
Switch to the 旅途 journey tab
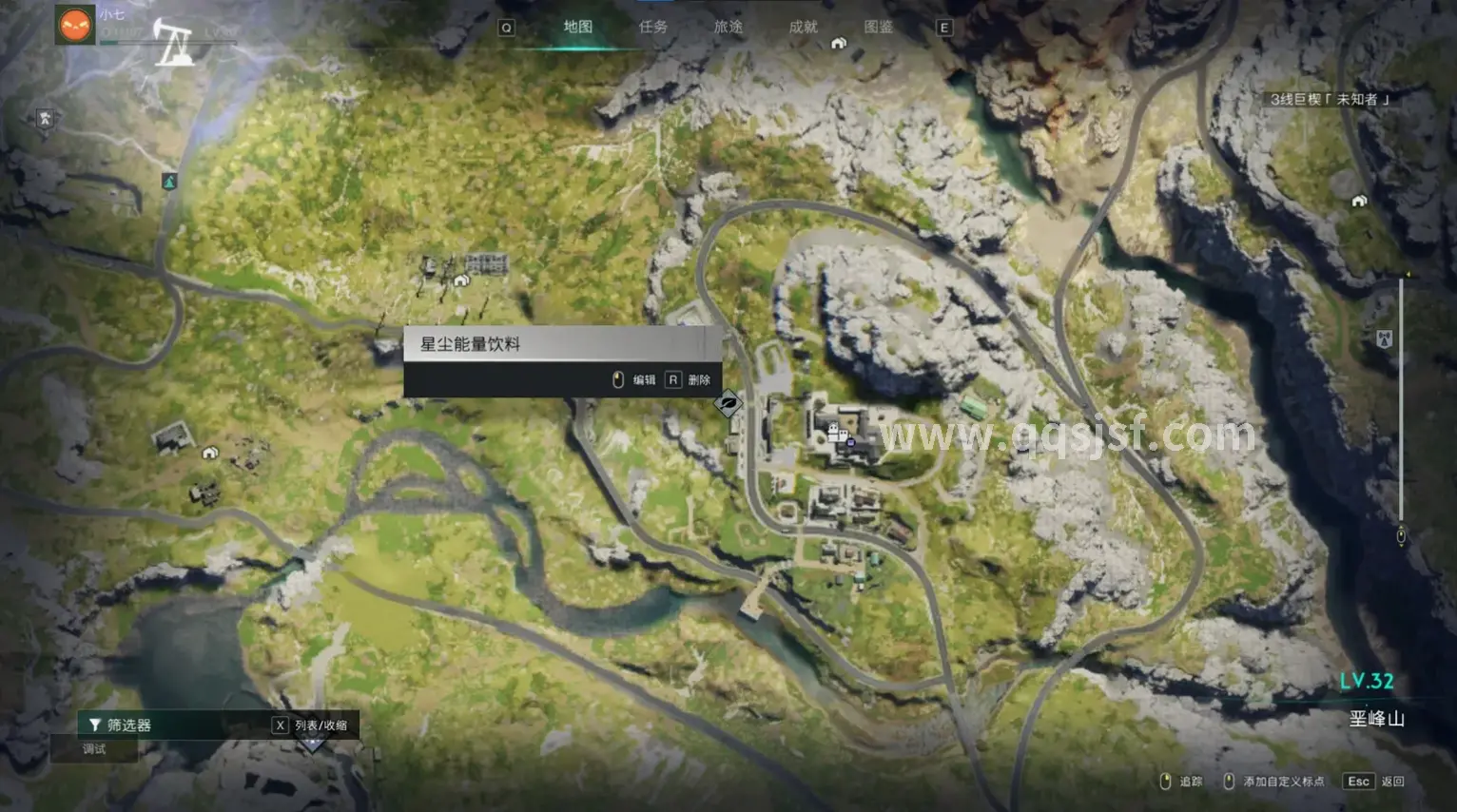point(728,27)
